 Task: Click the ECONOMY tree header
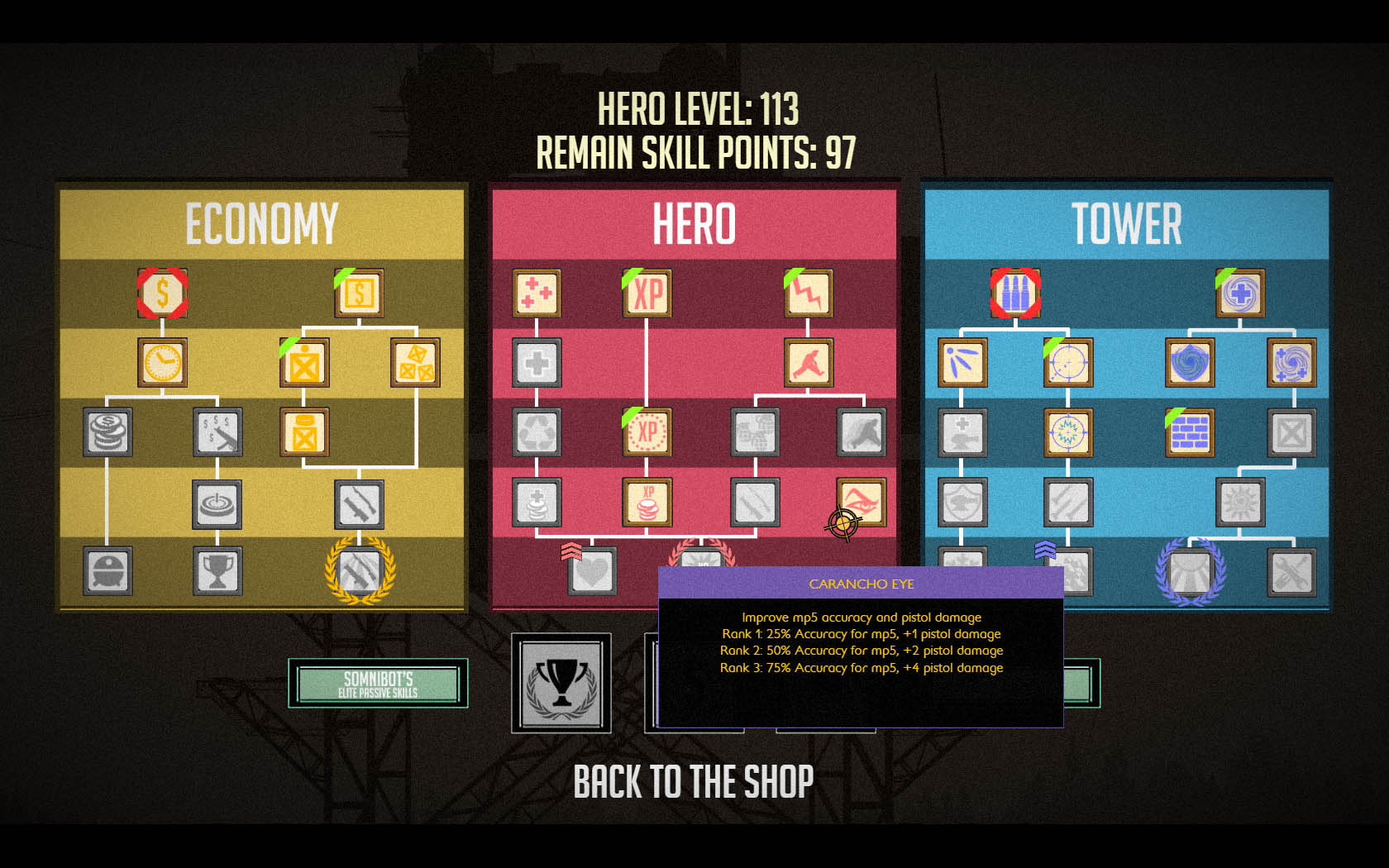pyautogui.click(x=261, y=222)
